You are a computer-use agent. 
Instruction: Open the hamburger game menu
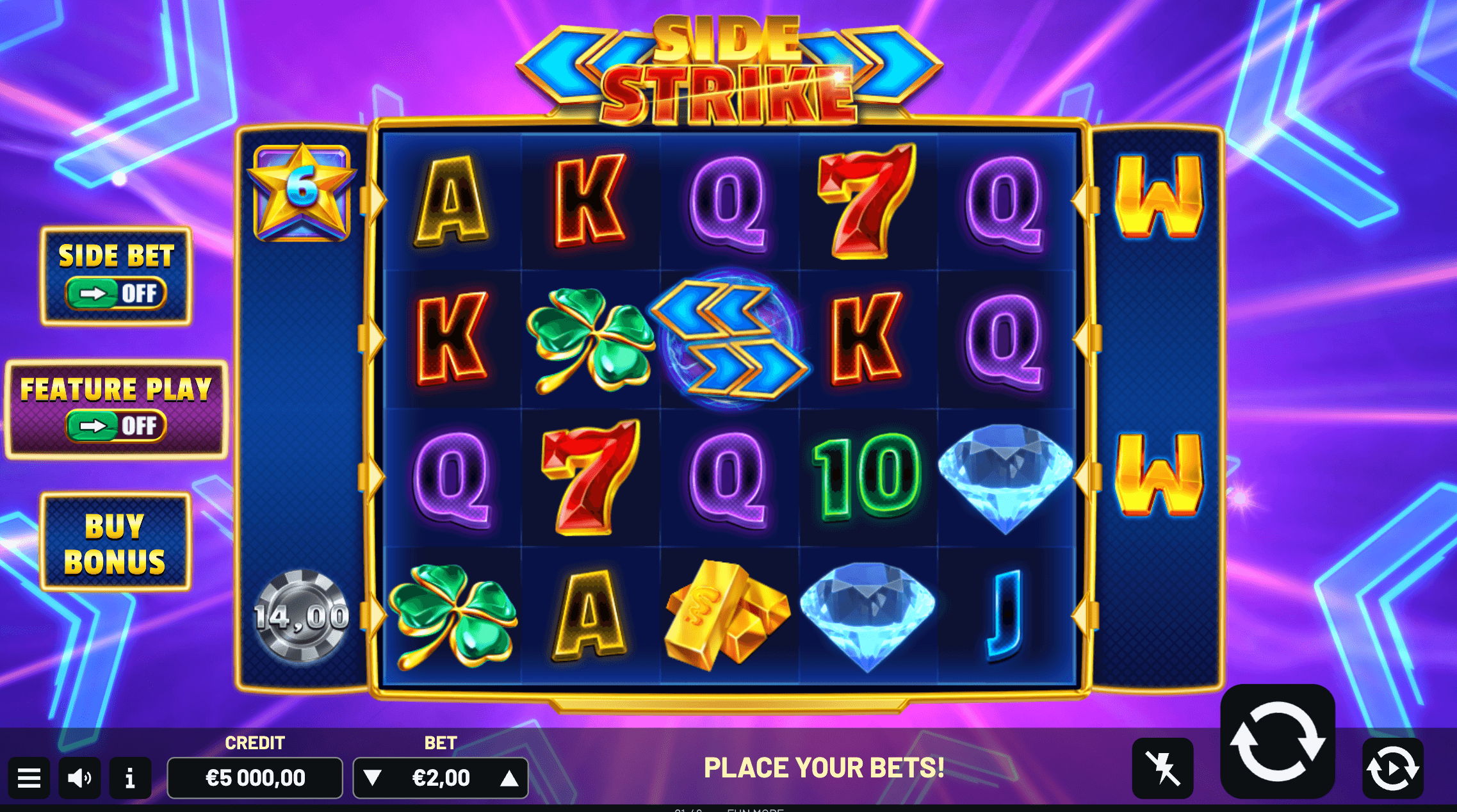(29, 778)
